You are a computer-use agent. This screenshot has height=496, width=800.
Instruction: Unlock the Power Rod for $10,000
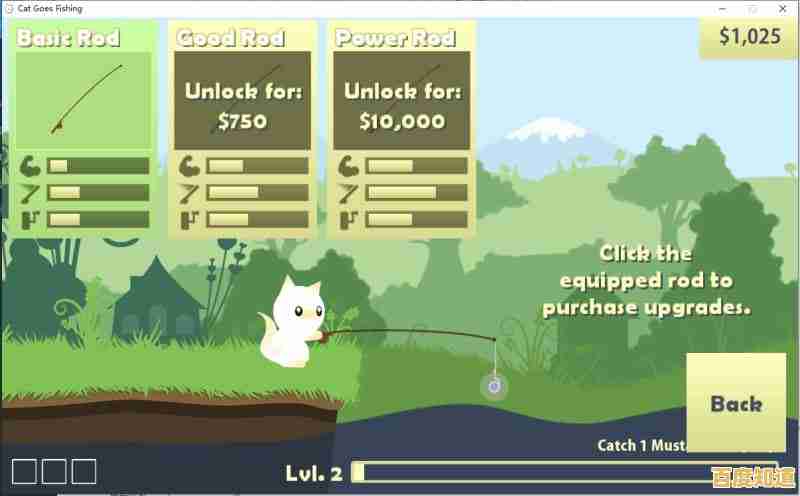402,106
